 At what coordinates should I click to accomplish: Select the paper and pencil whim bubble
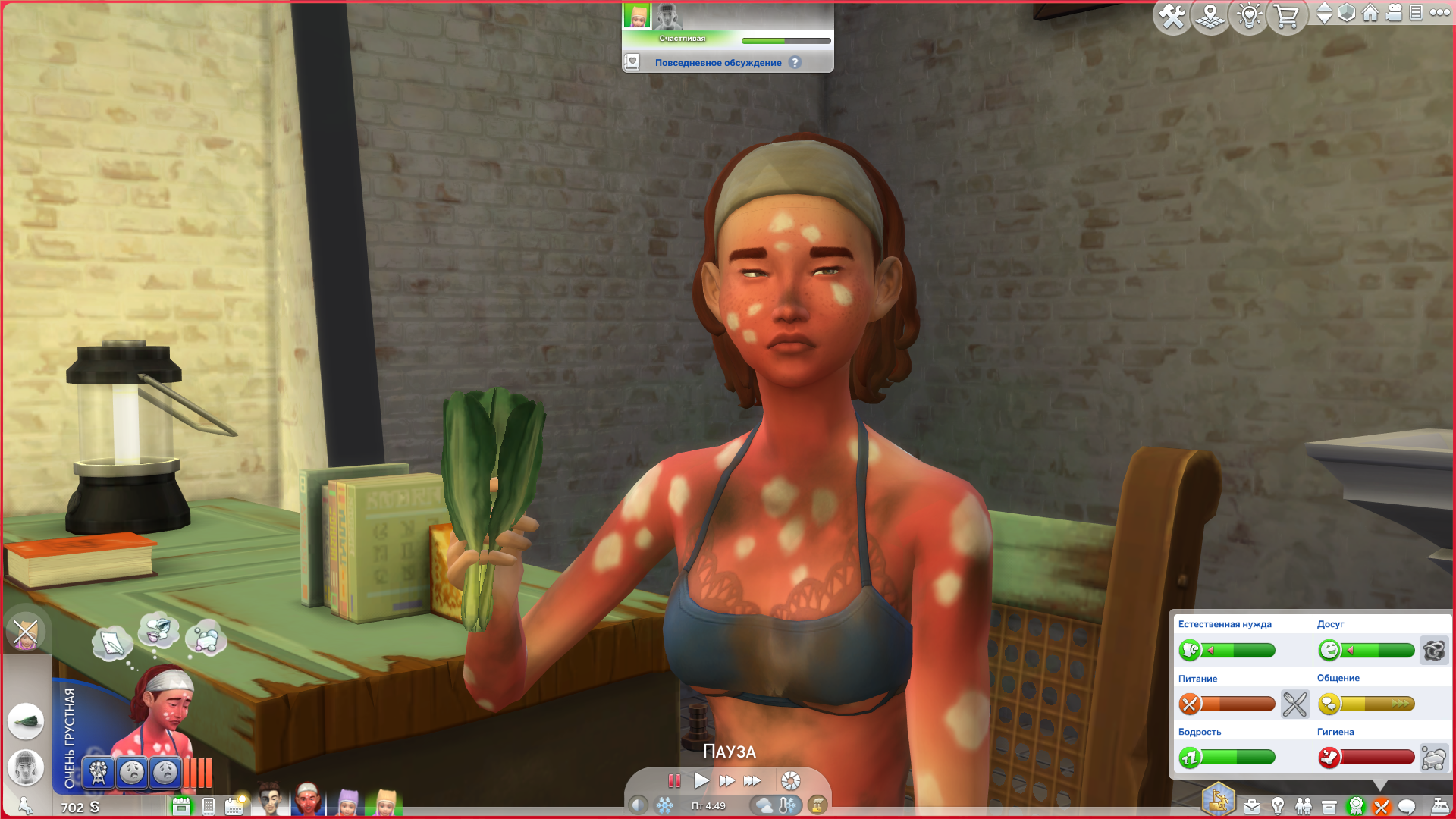[x=112, y=642]
